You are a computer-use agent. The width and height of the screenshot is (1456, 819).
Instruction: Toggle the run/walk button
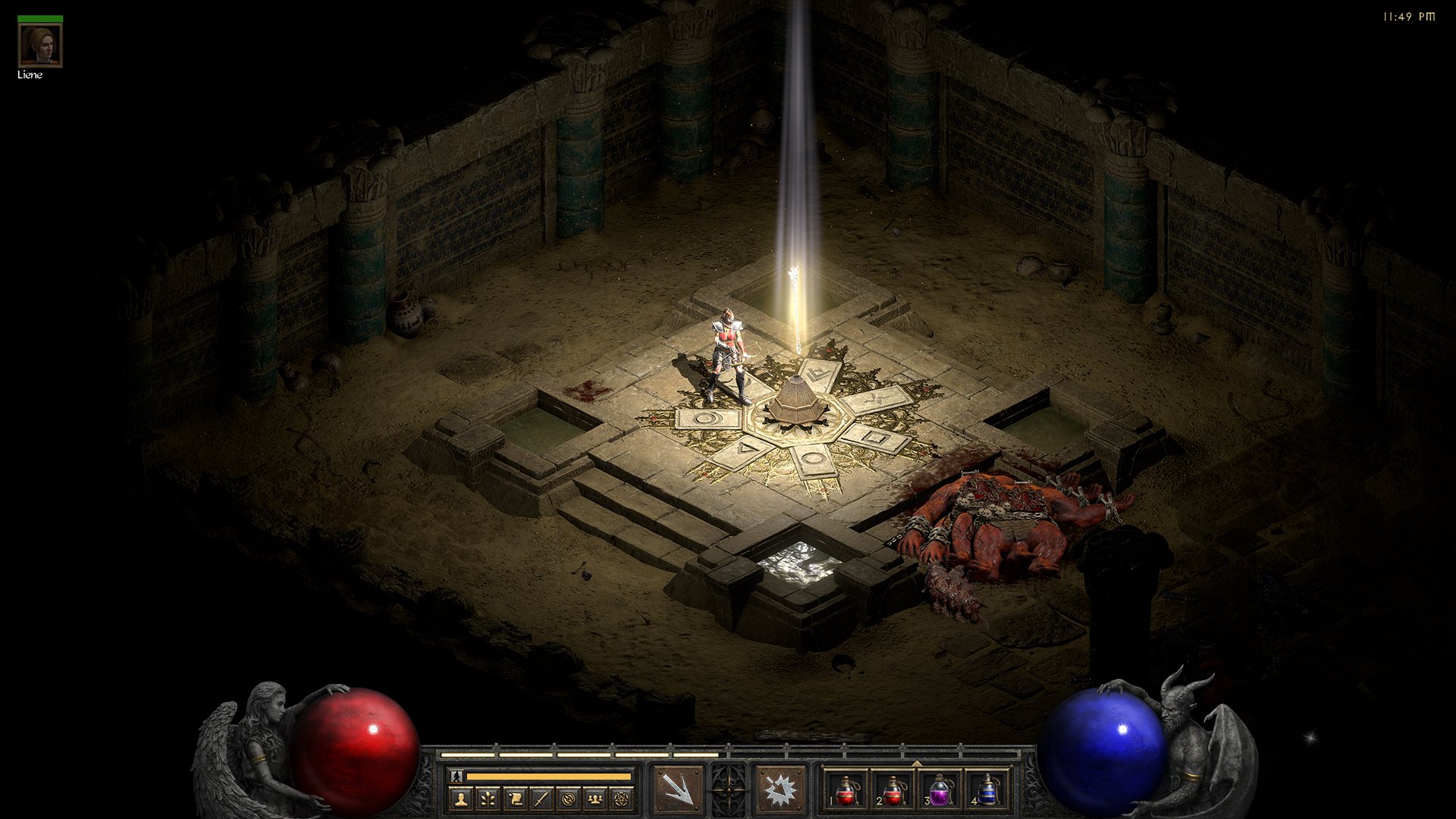(x=456, y=776)
